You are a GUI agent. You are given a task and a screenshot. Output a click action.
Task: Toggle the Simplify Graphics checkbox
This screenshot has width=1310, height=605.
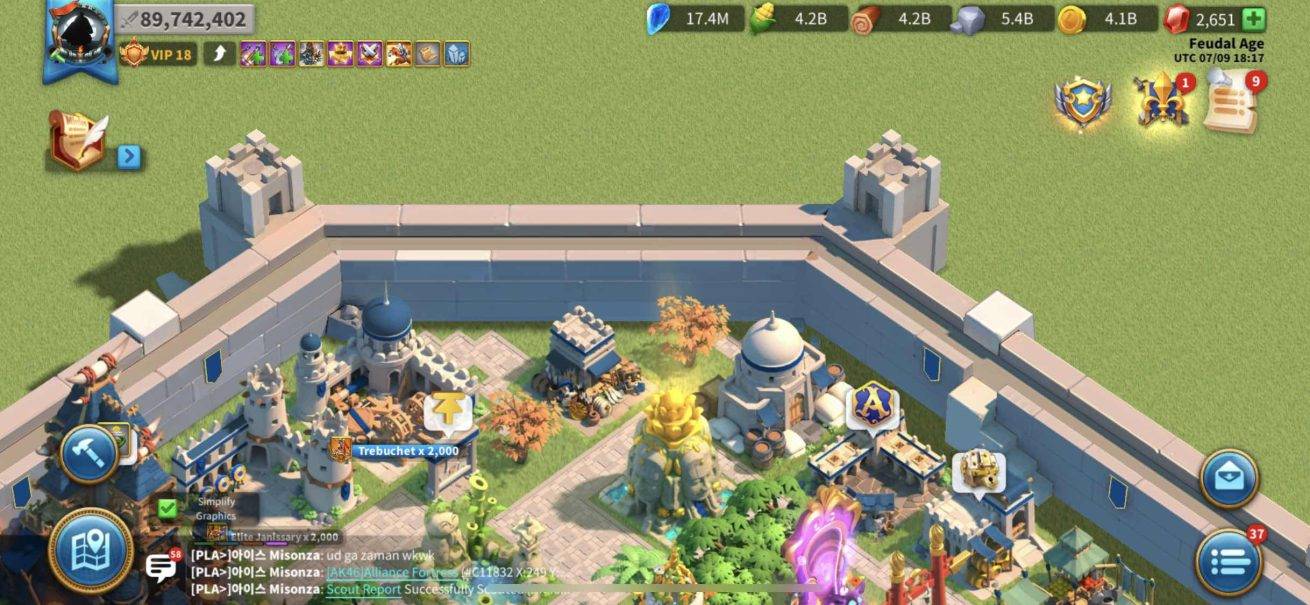tap(168, 508)
